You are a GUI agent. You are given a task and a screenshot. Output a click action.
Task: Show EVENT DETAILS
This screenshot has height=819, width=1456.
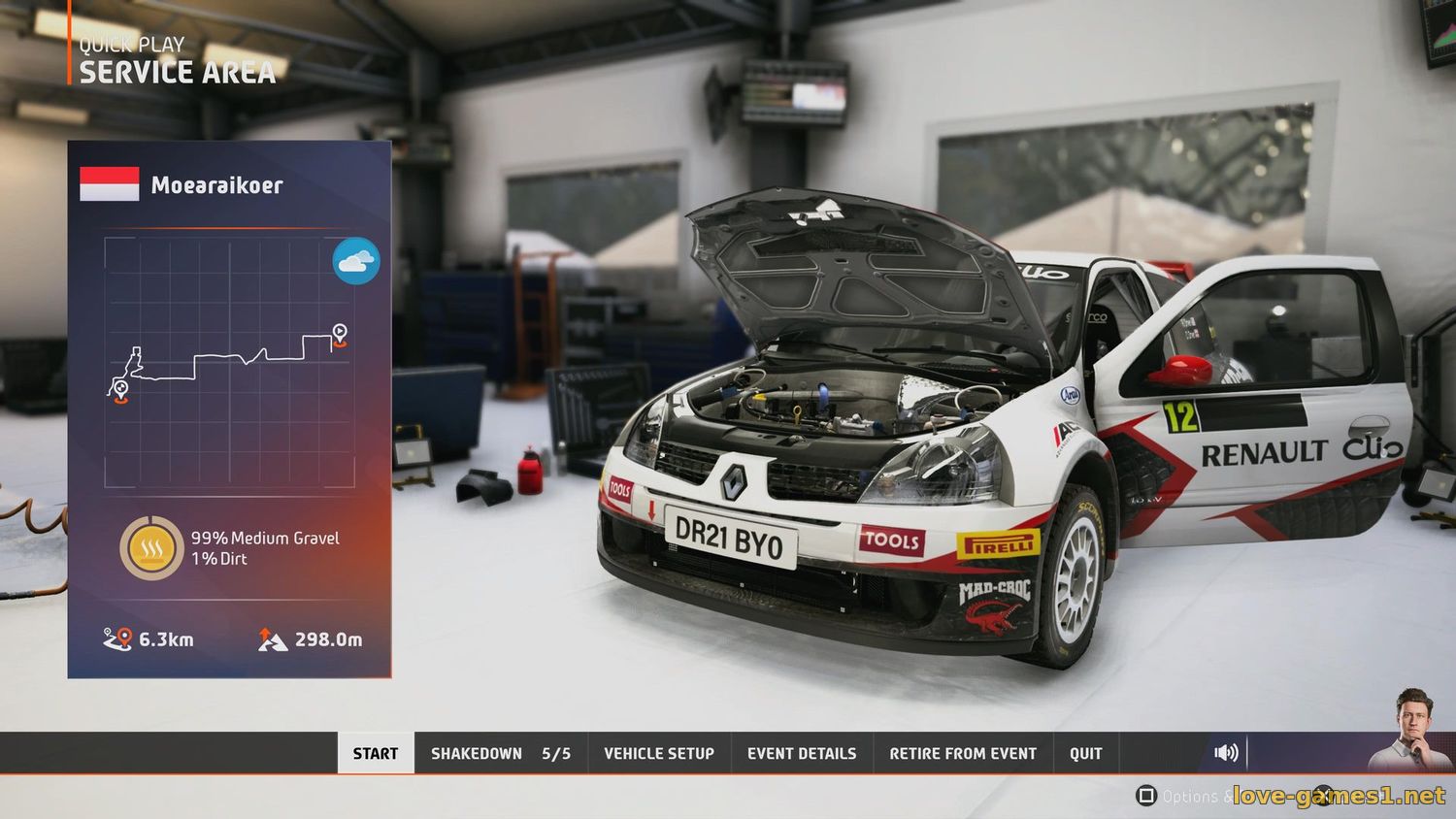tap(802, 753)
